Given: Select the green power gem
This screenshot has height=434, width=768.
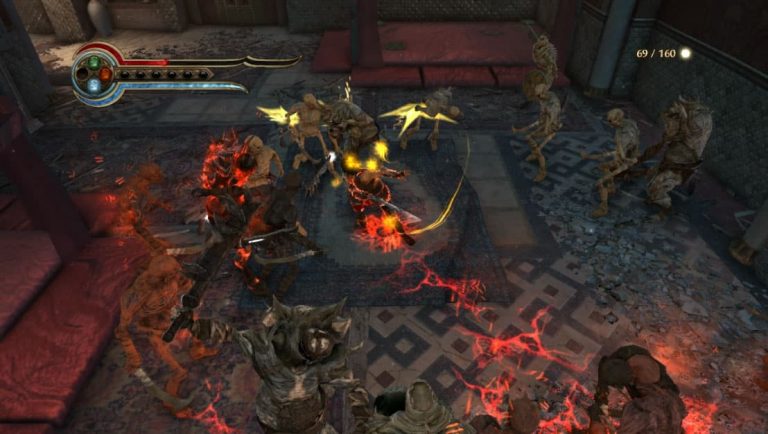Looking at the screenshot, I should click(95, 60).
